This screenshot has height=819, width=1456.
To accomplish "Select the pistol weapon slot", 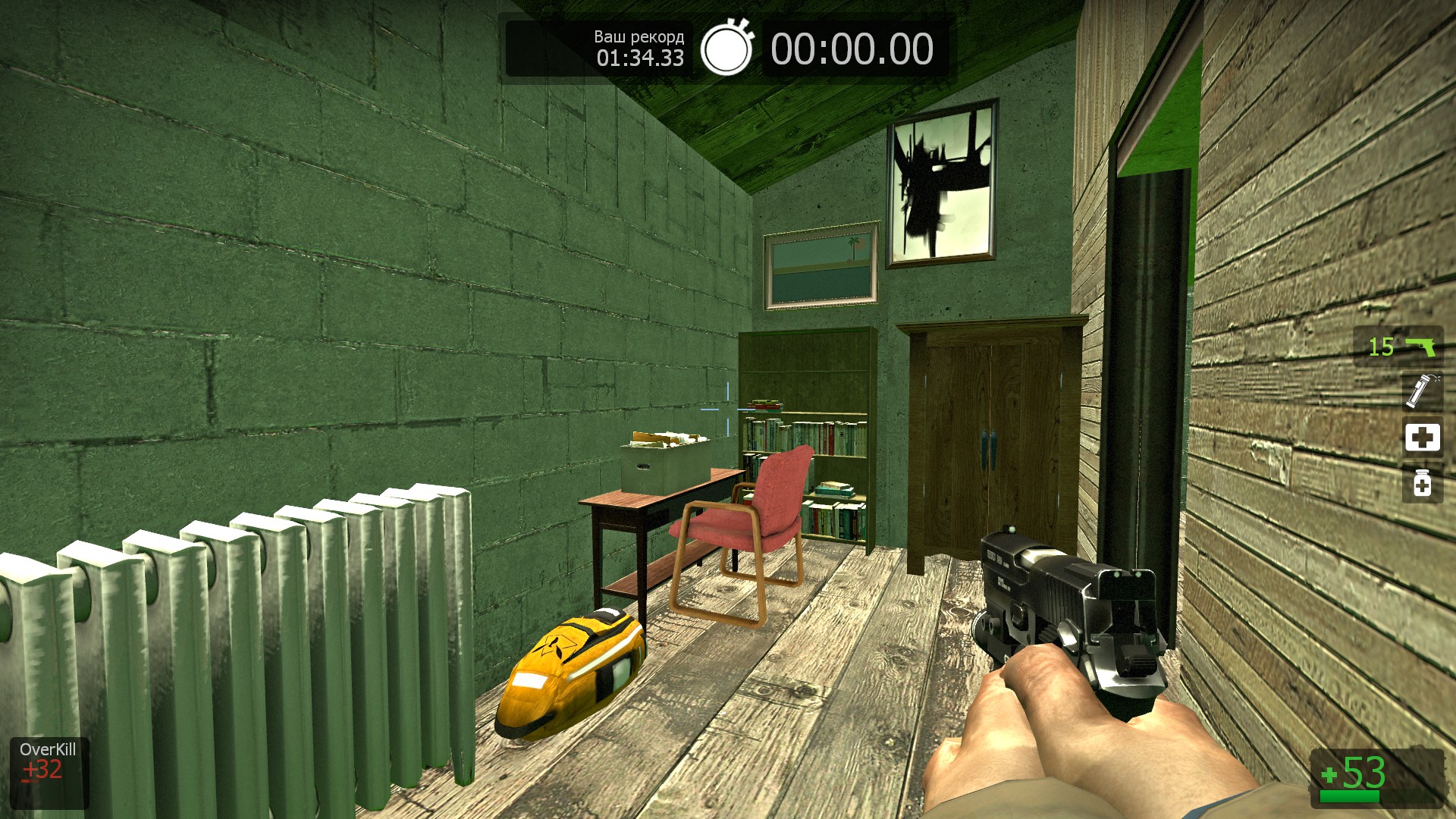I will (1399, 347).
